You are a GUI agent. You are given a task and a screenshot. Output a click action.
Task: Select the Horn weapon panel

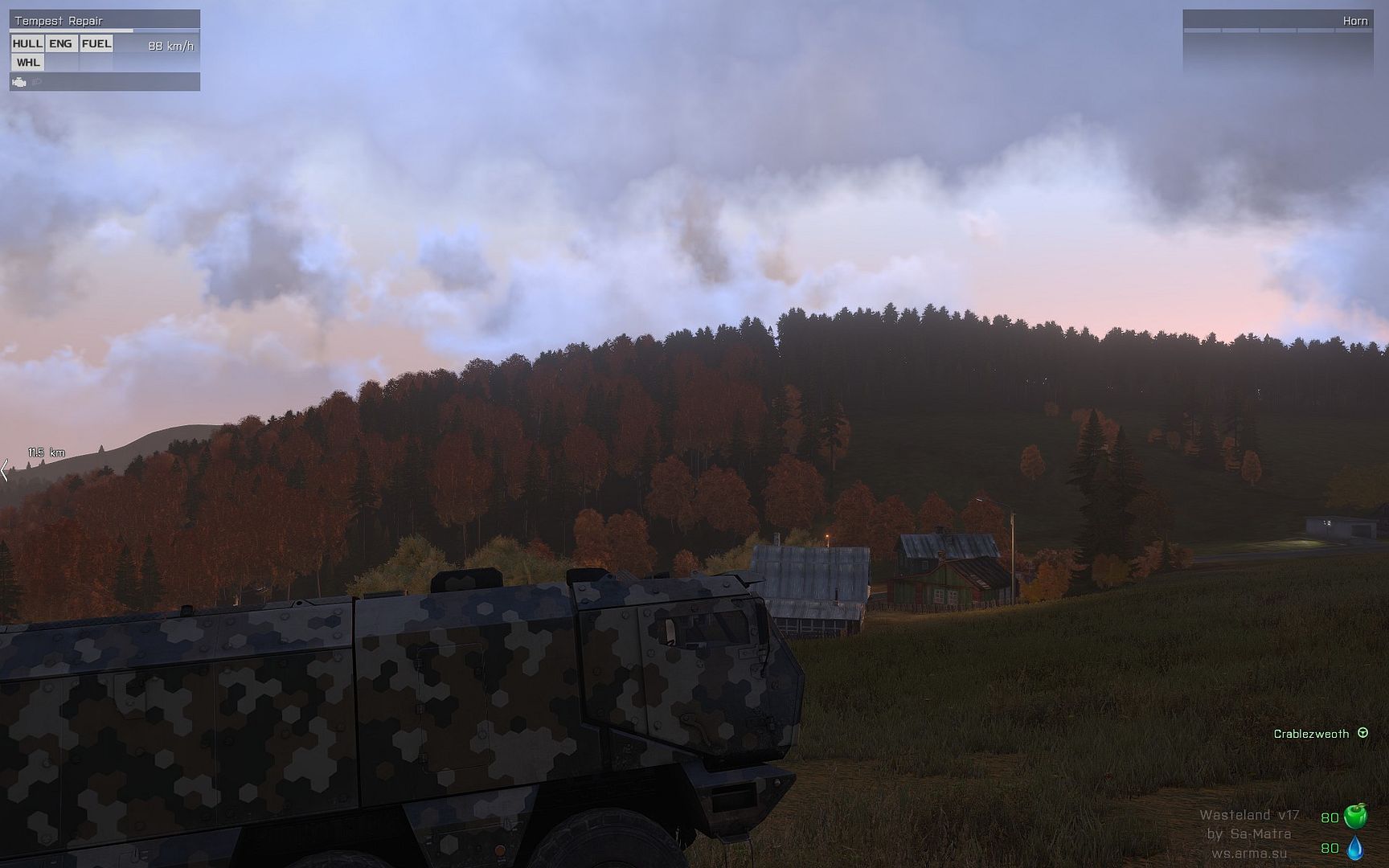coord(1277,21)
